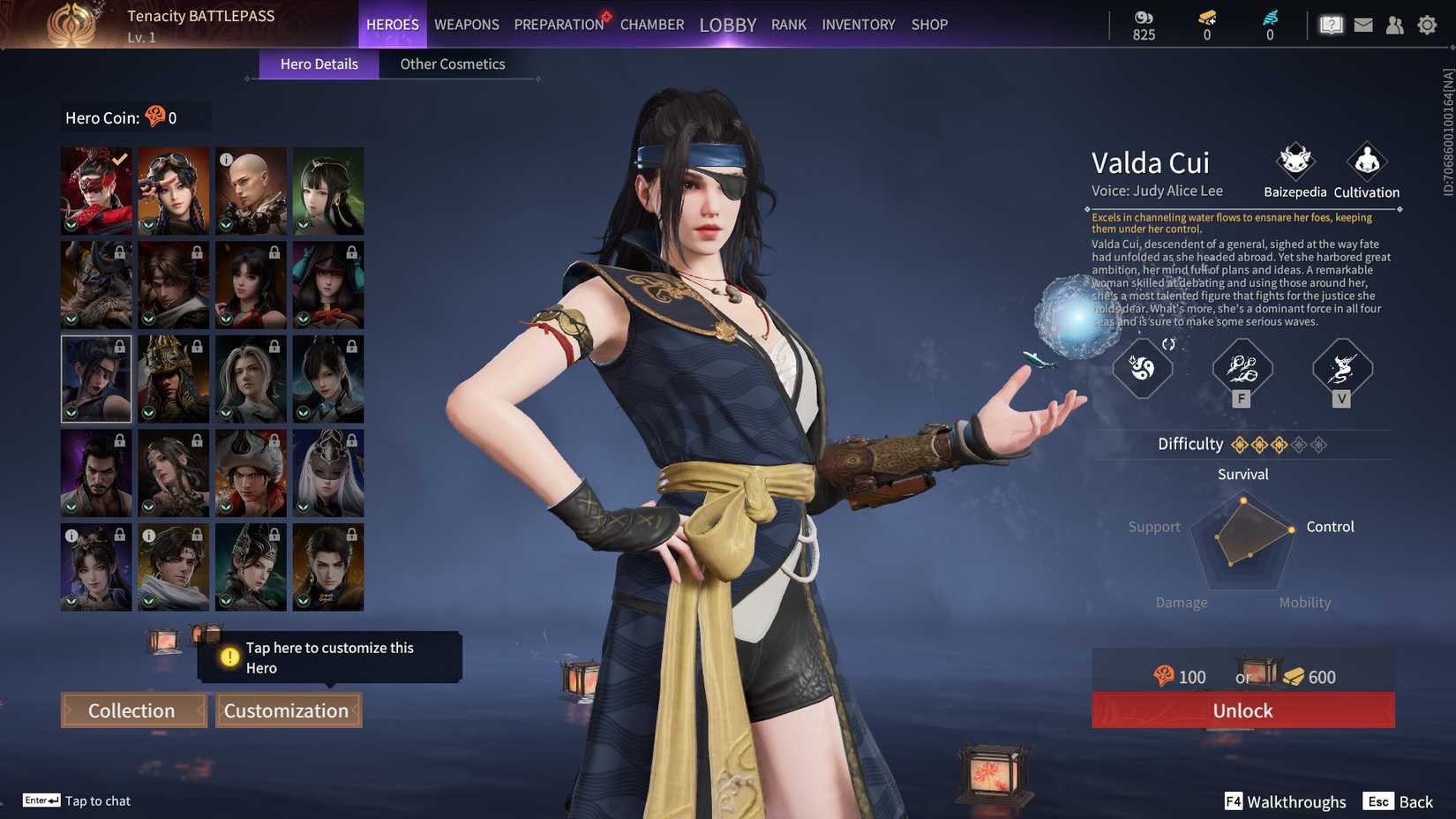Inspect the F skill diamond icon

(x=1241, y=371)
